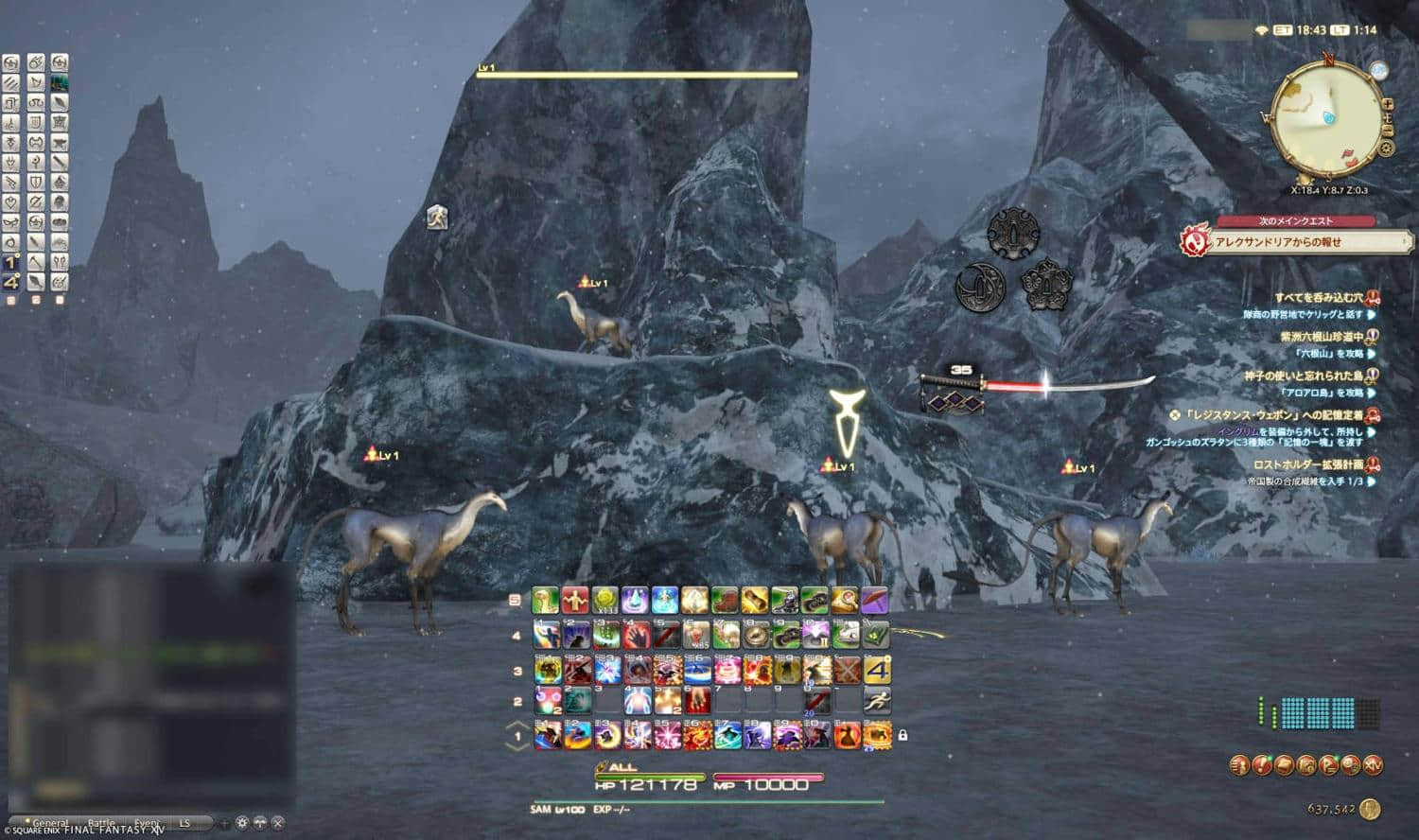The width and height of the screenshot is (1419, 840).
Task: Activate the red open-hand skill in hotbar 4
Action: [635, 635]
